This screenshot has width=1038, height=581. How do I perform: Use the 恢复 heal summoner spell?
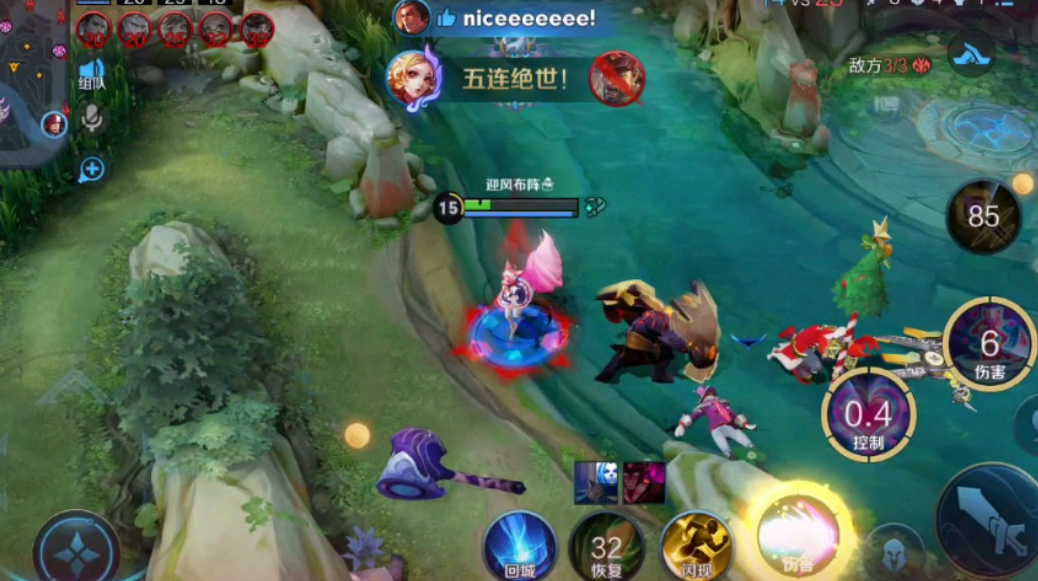pyautogui.click(x=606, y=547)
